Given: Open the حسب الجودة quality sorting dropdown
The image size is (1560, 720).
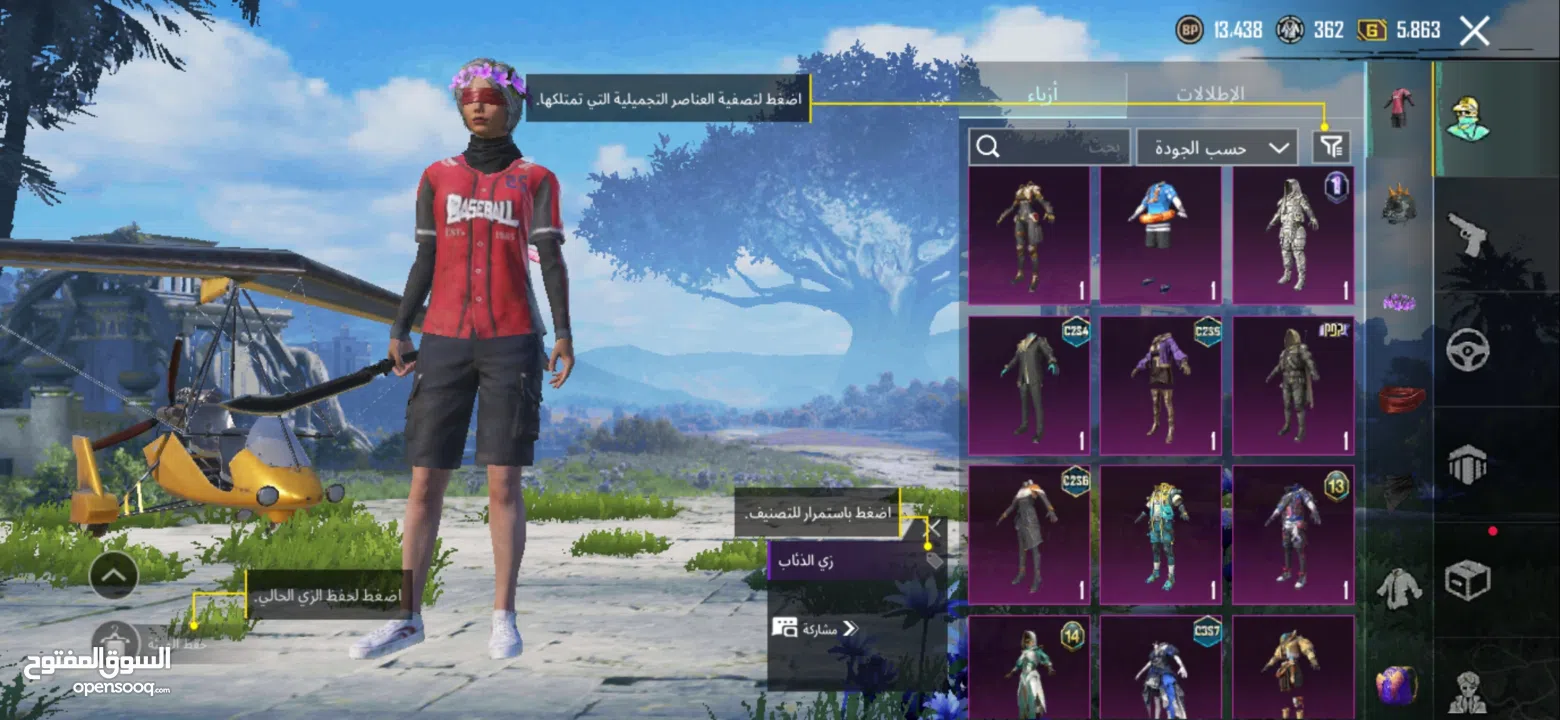Looking at the screenshot, I should point(1215,146).
